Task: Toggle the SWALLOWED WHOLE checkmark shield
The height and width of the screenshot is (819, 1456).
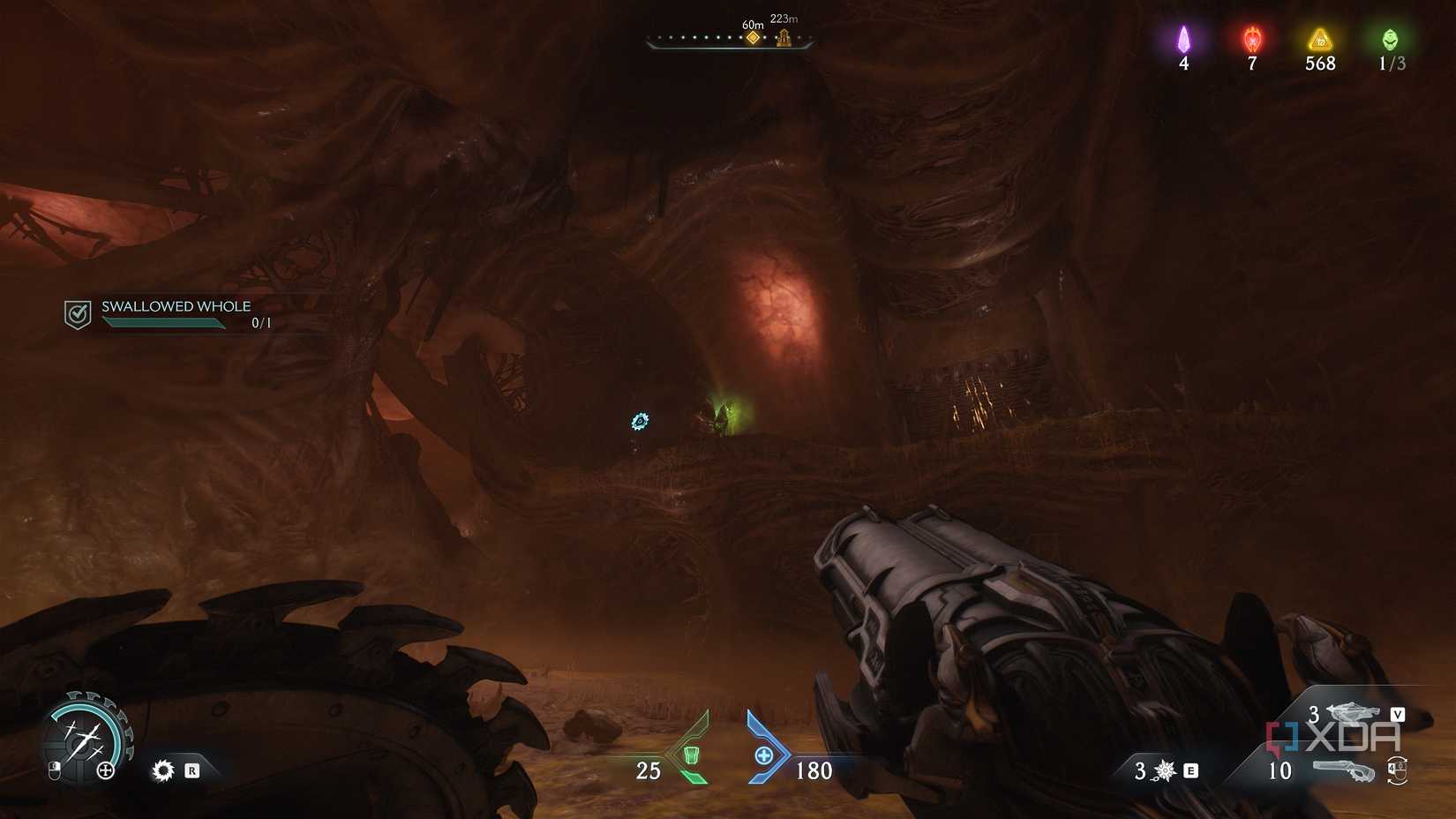Action: pyautogui.click(x=77, y=312)
